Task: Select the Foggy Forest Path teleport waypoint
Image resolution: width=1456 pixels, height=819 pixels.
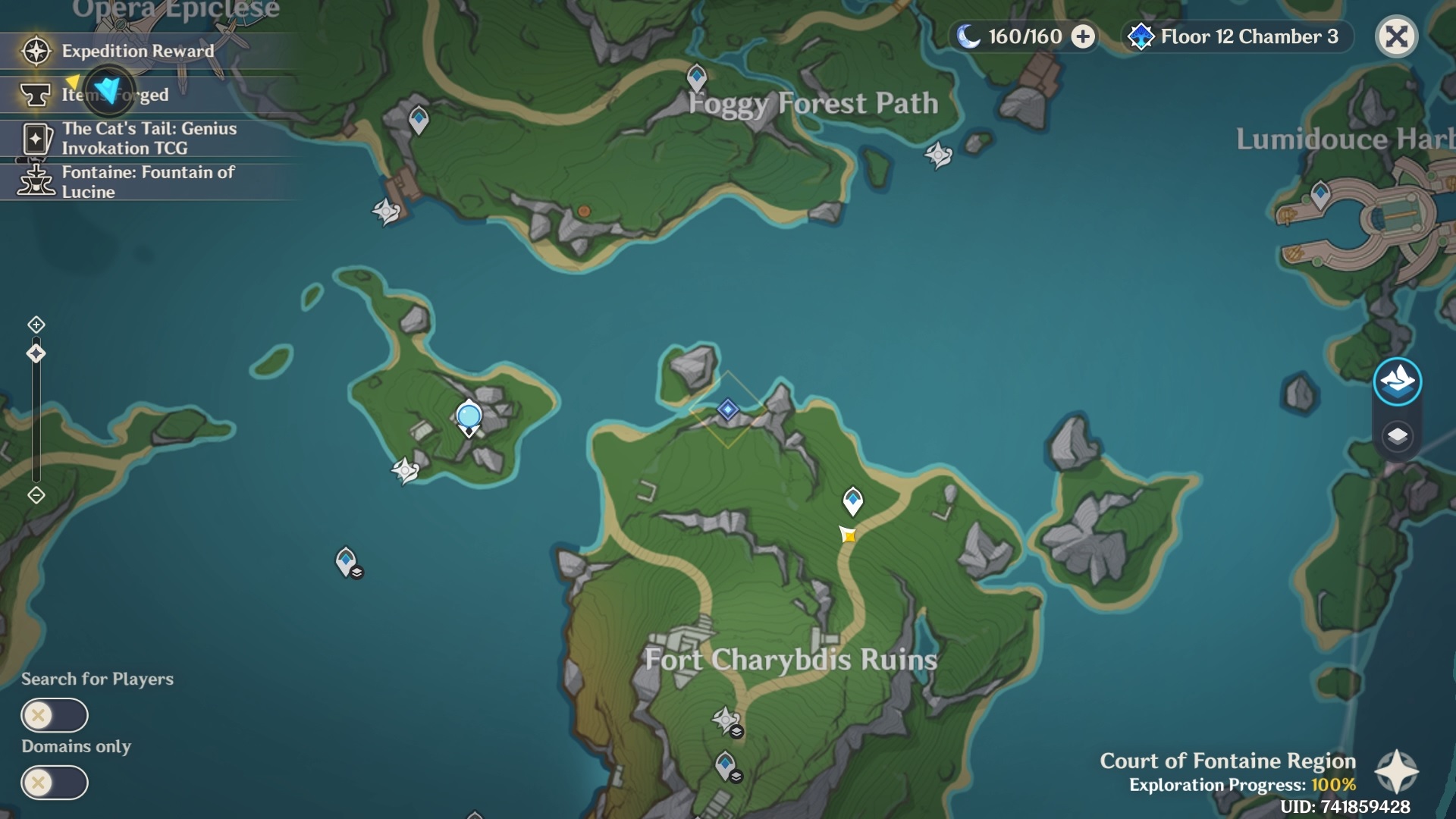Action: [696, 76]
